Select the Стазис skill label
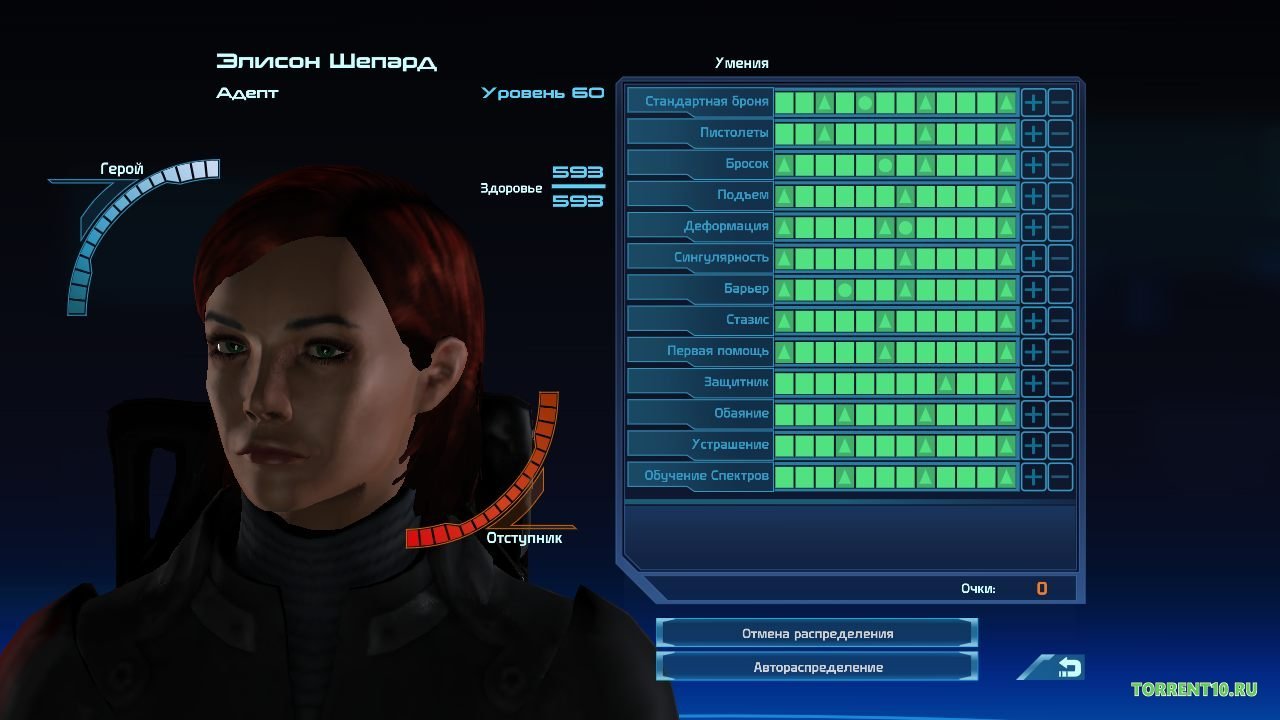Viewport: 1280px width, 720px height. pos(747,320)
